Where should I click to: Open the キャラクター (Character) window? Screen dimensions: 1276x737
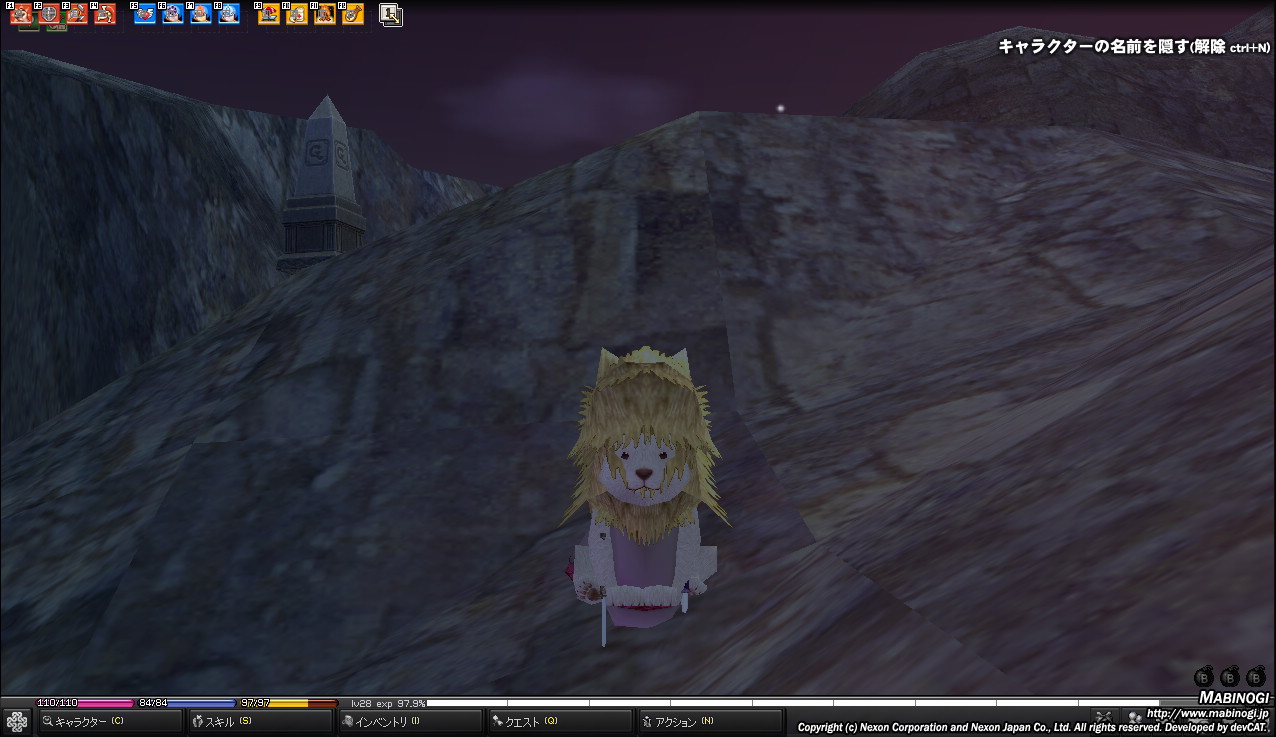(x=110, y=721)
